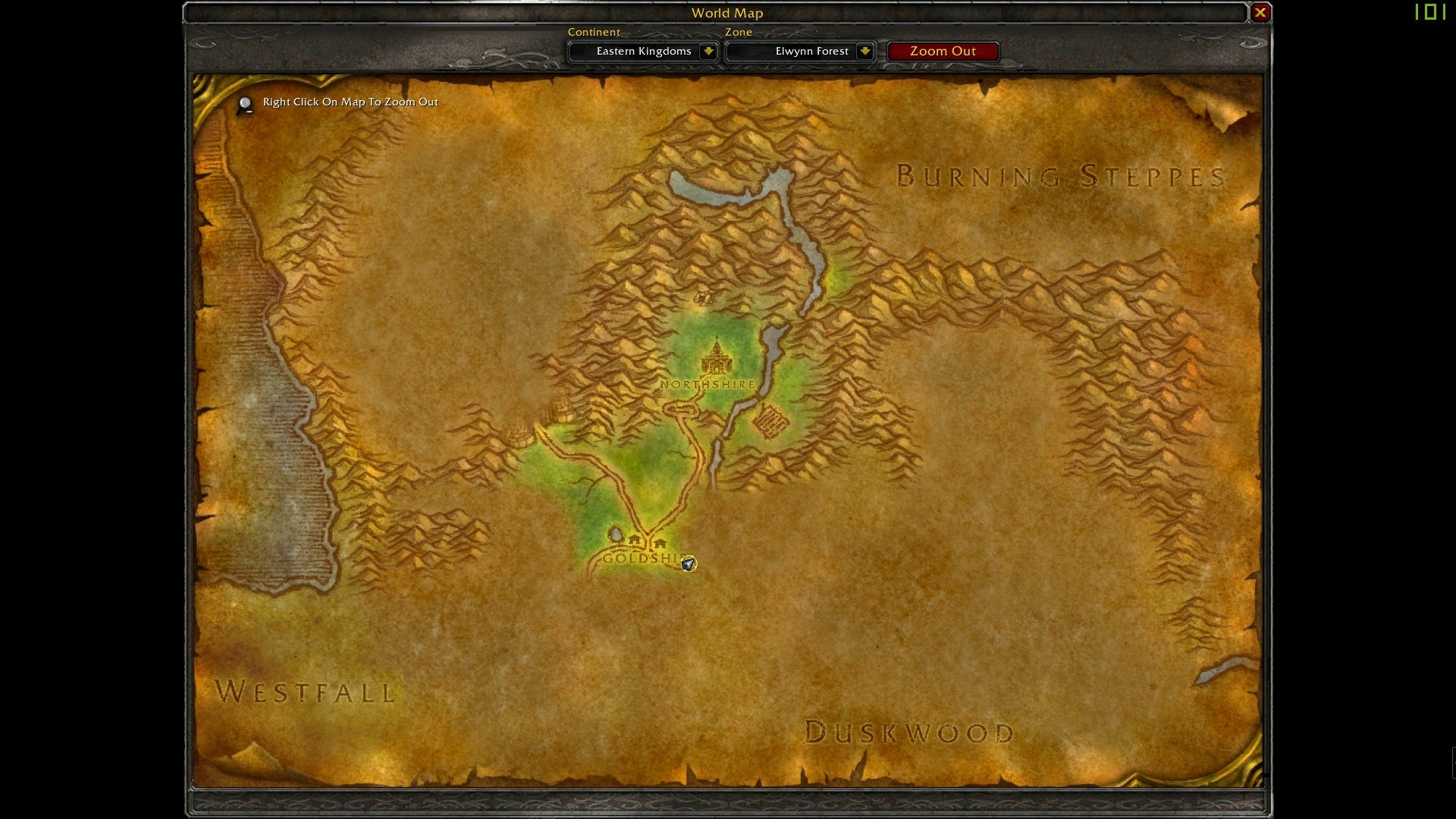Click the Northshire area label
The width and height of the screenshot is (1456, 819).
click(x=707, y=385)
